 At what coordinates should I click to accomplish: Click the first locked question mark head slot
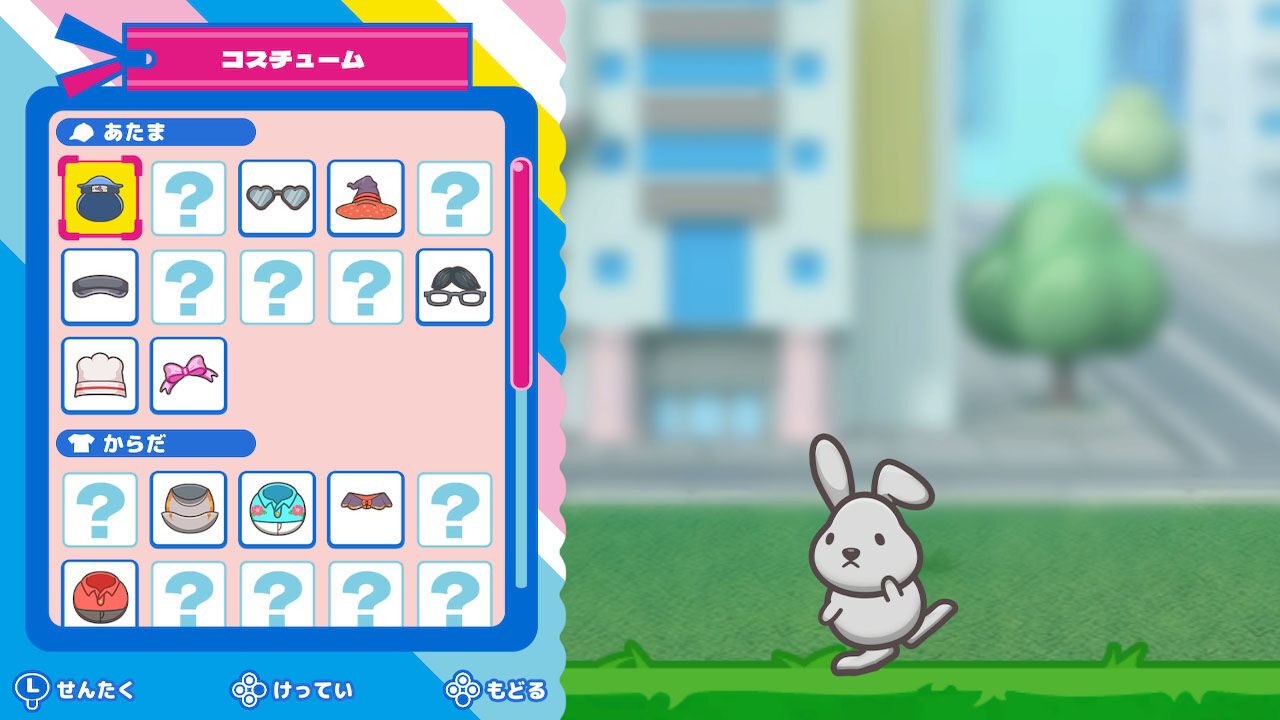188,198
